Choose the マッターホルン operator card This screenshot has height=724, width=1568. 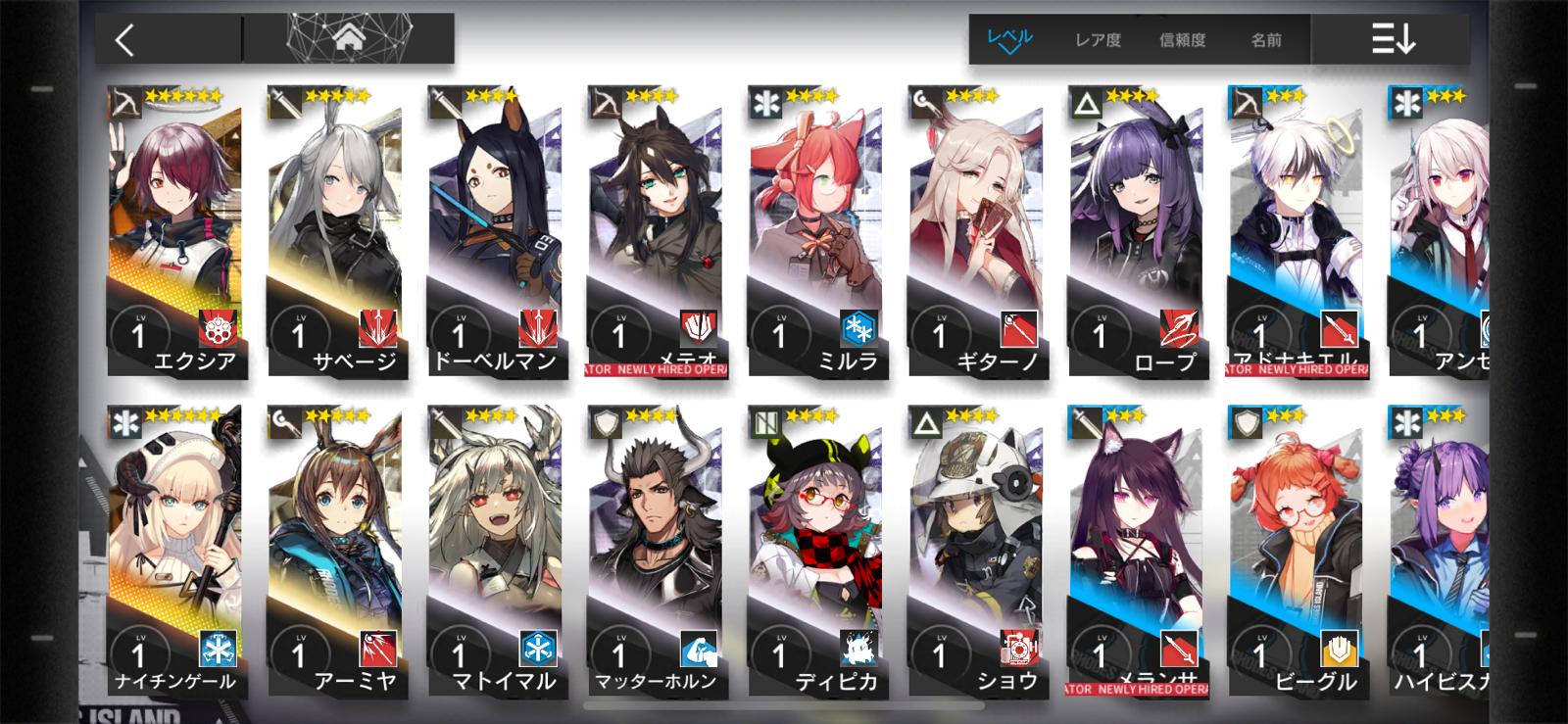[655, 551]
